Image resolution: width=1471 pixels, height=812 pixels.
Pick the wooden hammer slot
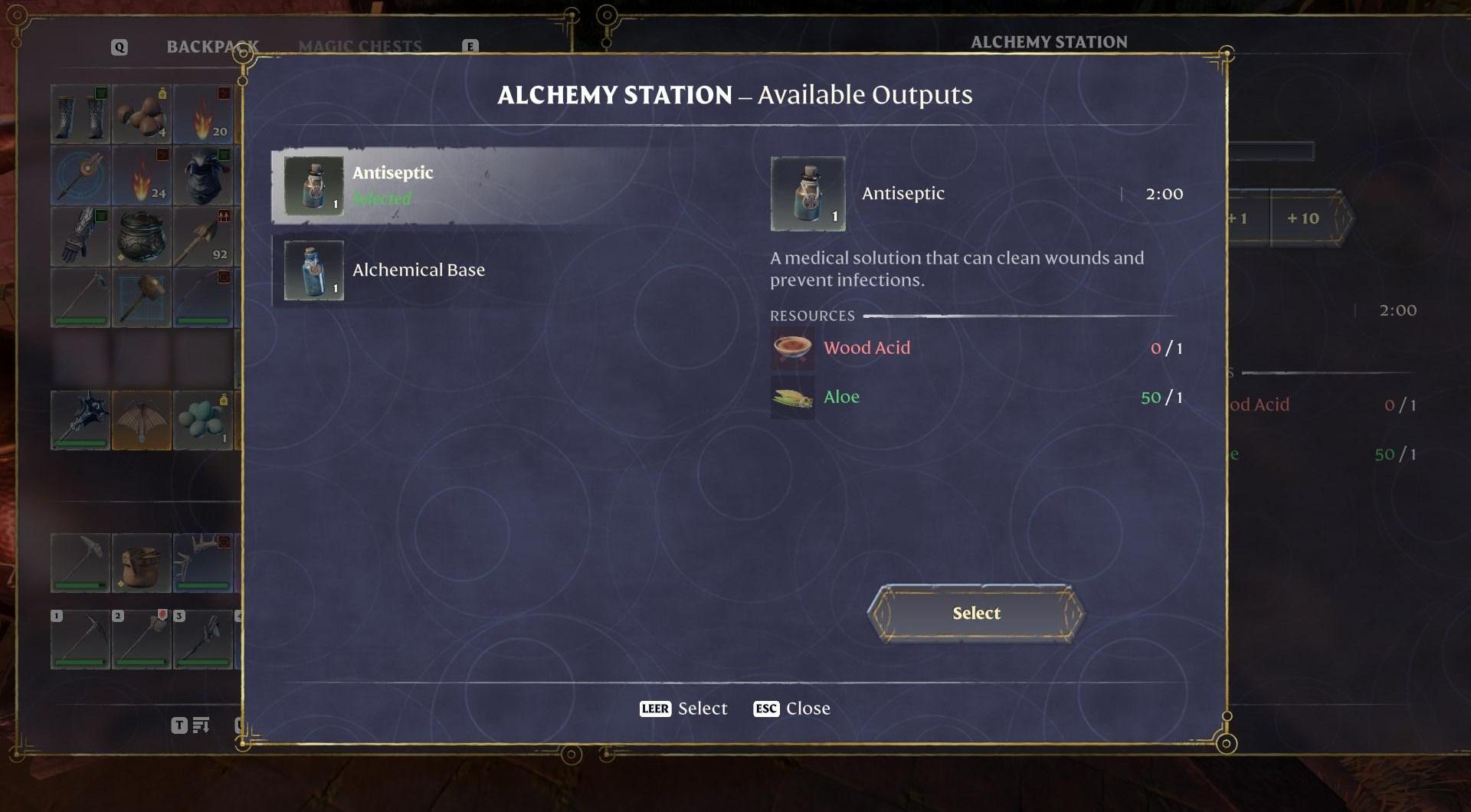tap(142, 298)
